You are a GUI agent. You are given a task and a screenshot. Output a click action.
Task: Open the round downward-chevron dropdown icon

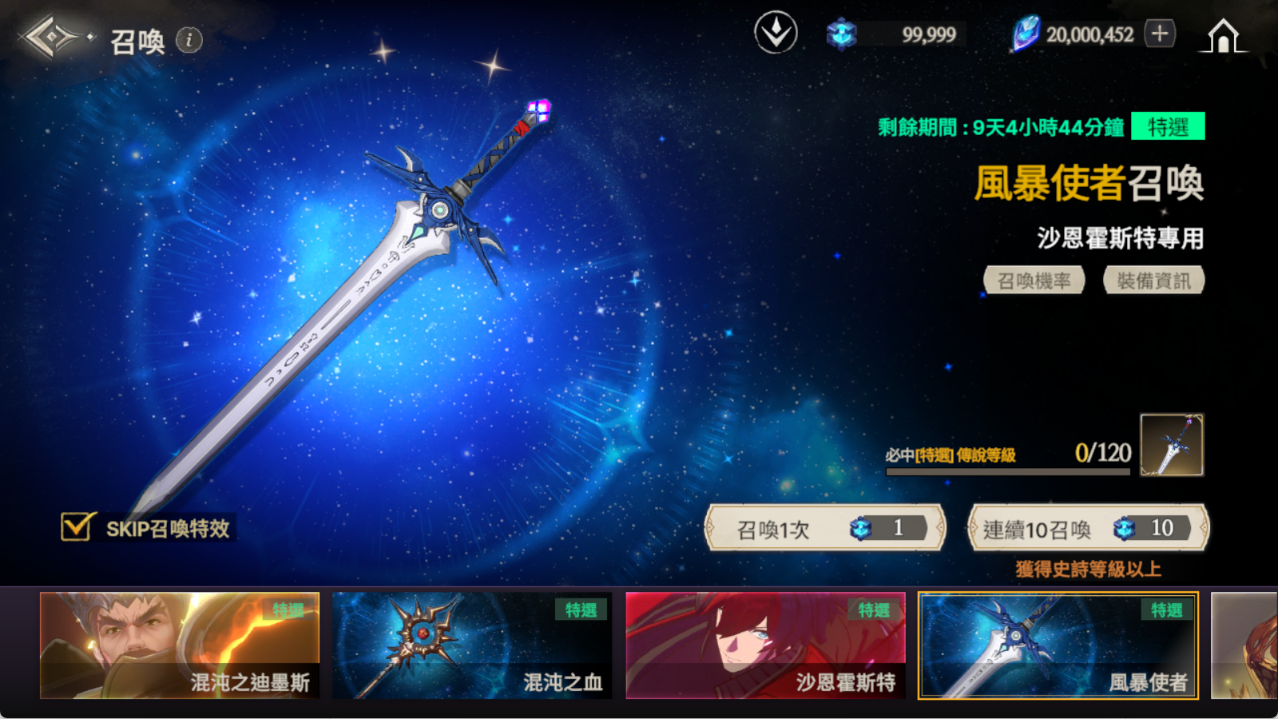[x=775, y=34]
